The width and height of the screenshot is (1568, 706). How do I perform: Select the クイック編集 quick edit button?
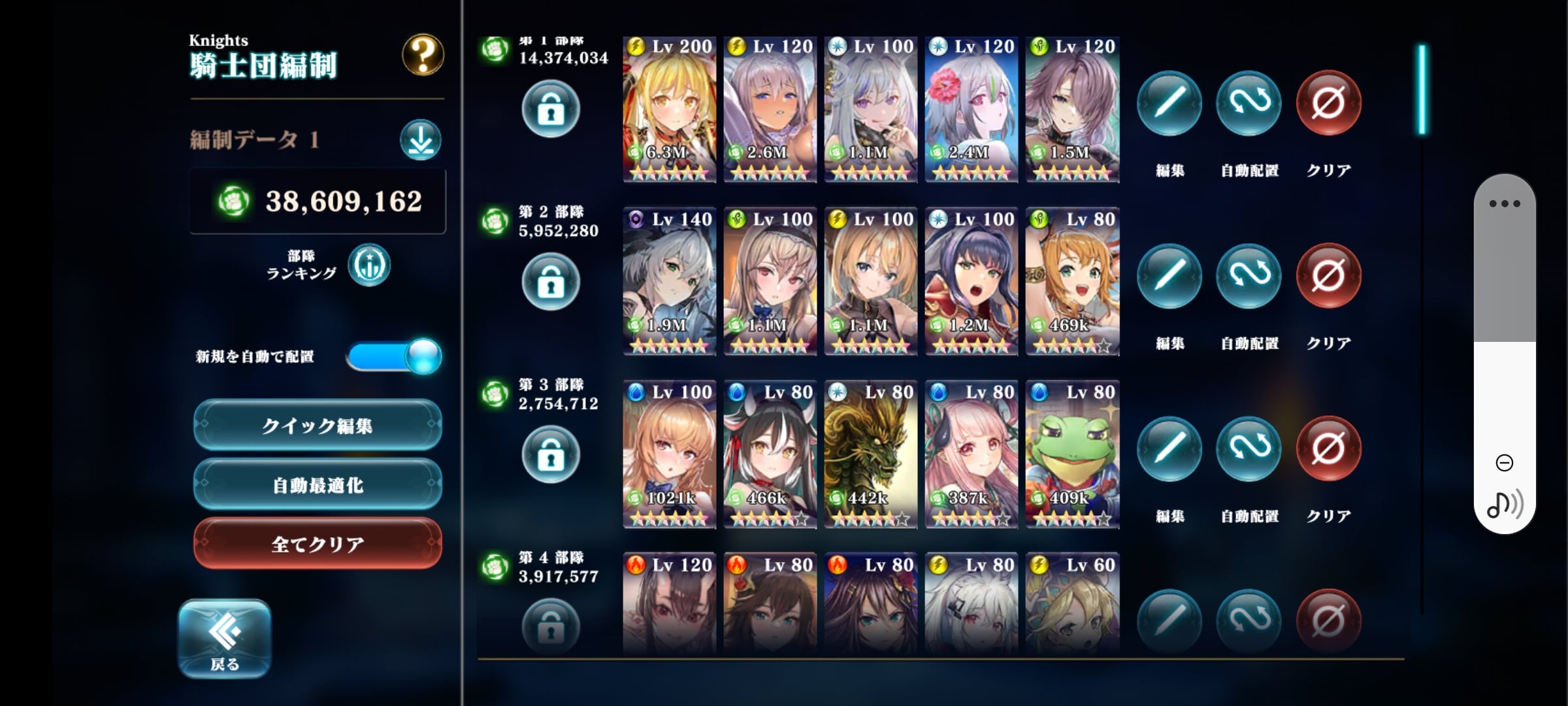click(x=318, y=426)
